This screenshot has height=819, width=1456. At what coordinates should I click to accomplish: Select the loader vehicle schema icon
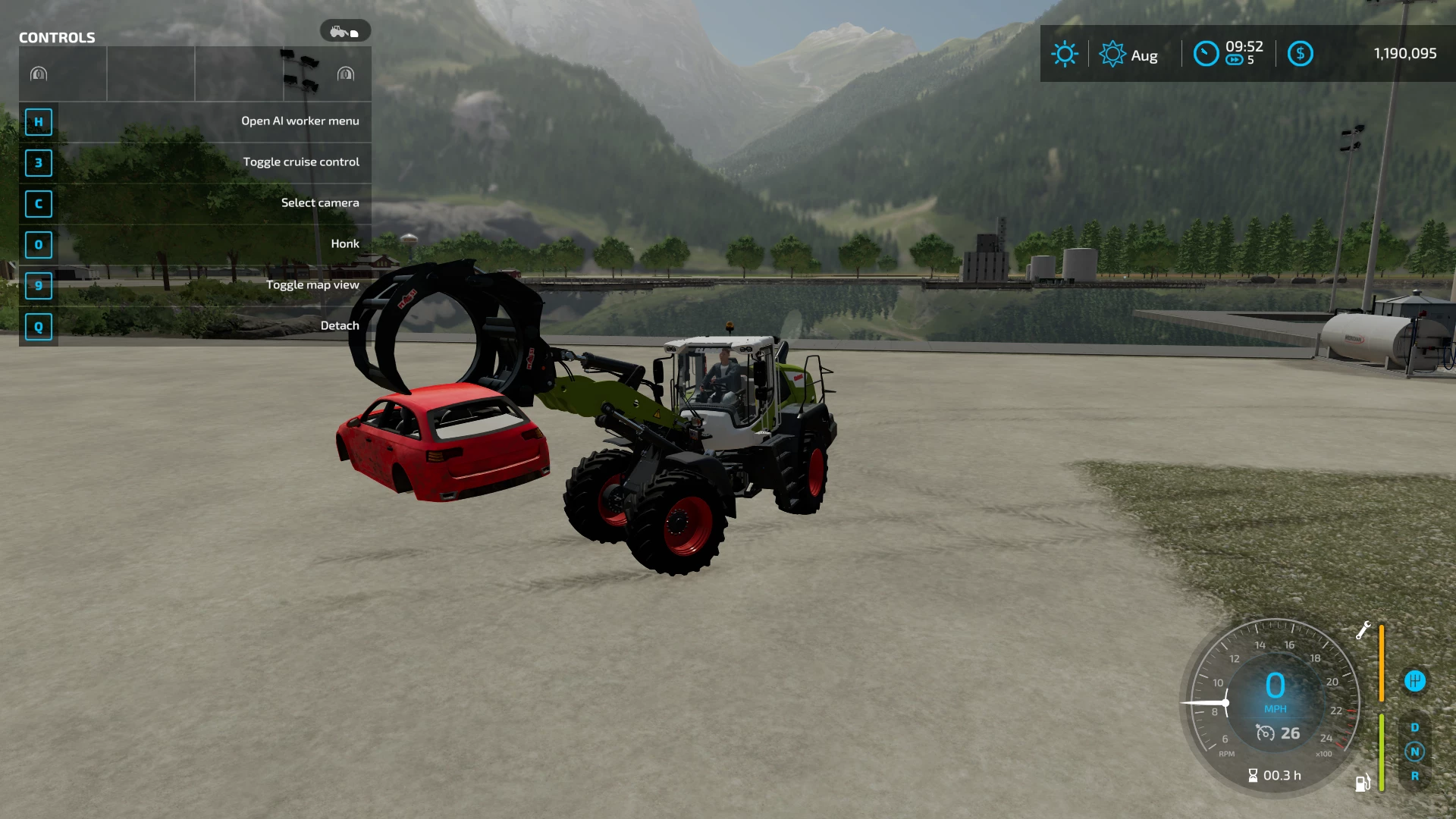(x=345, y=32)
